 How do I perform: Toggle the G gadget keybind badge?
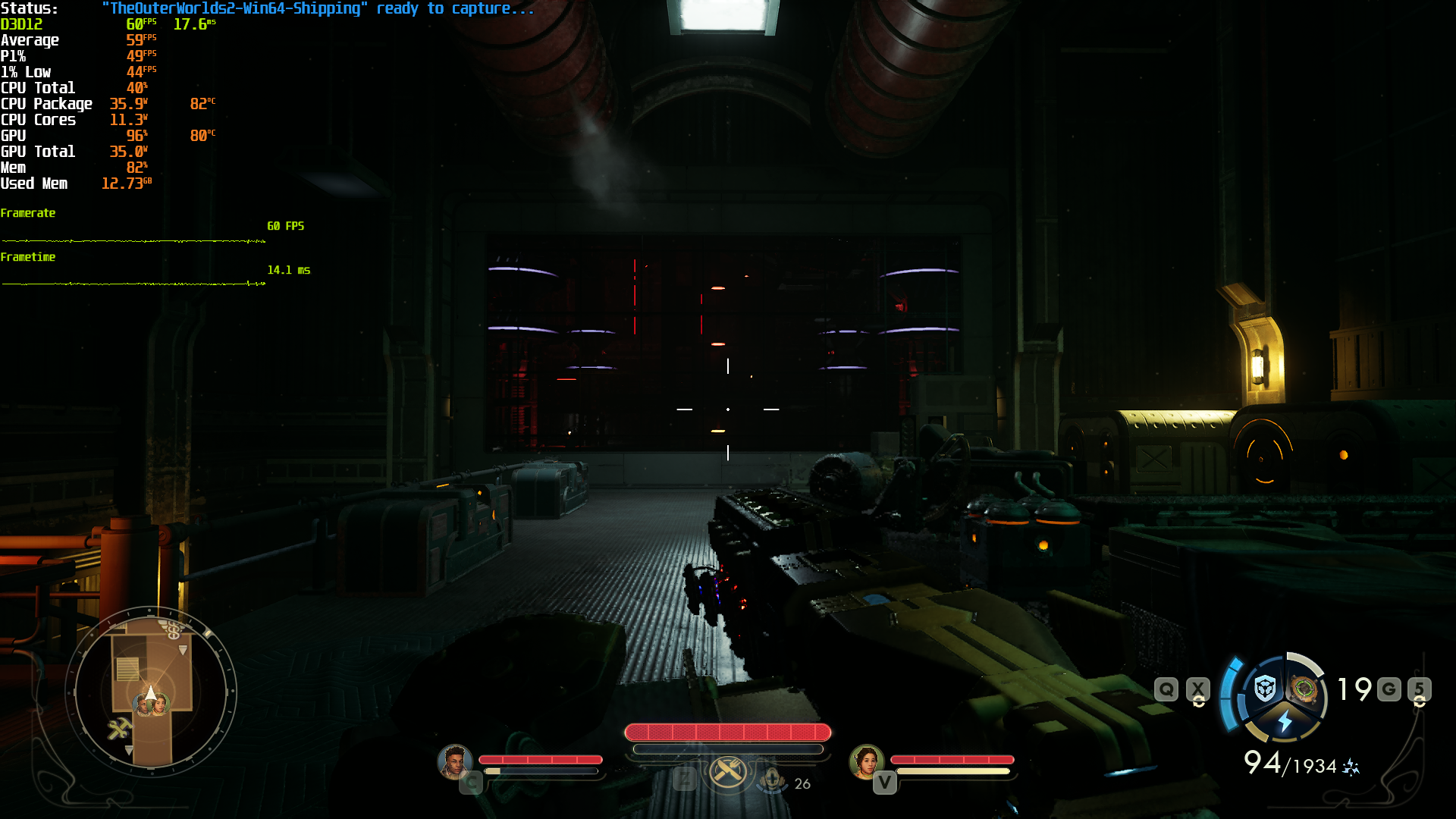pos(1388,689)
